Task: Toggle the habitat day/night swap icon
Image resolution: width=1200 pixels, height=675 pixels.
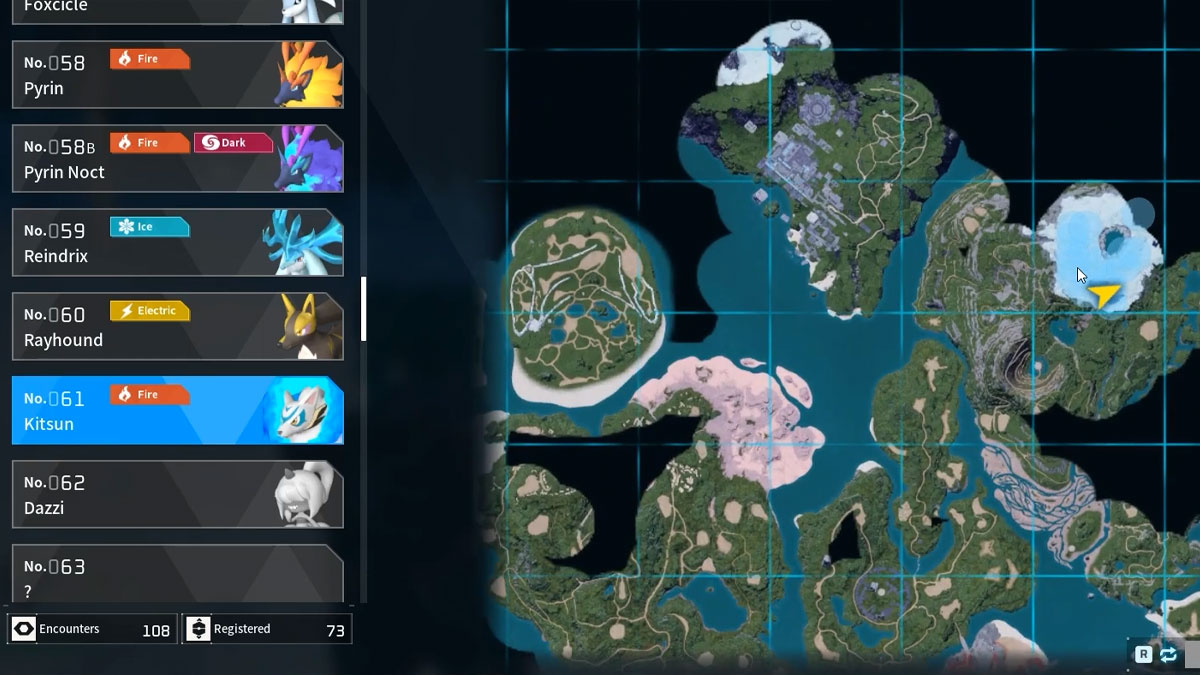Action: click(1168, 654)
